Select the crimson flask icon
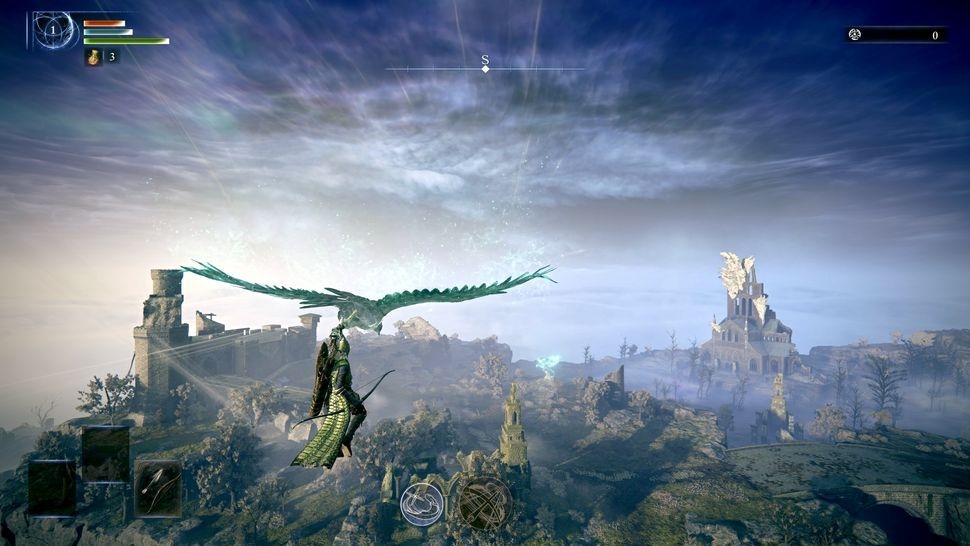This screenshot has width=970, height=546. coord(93,57)
